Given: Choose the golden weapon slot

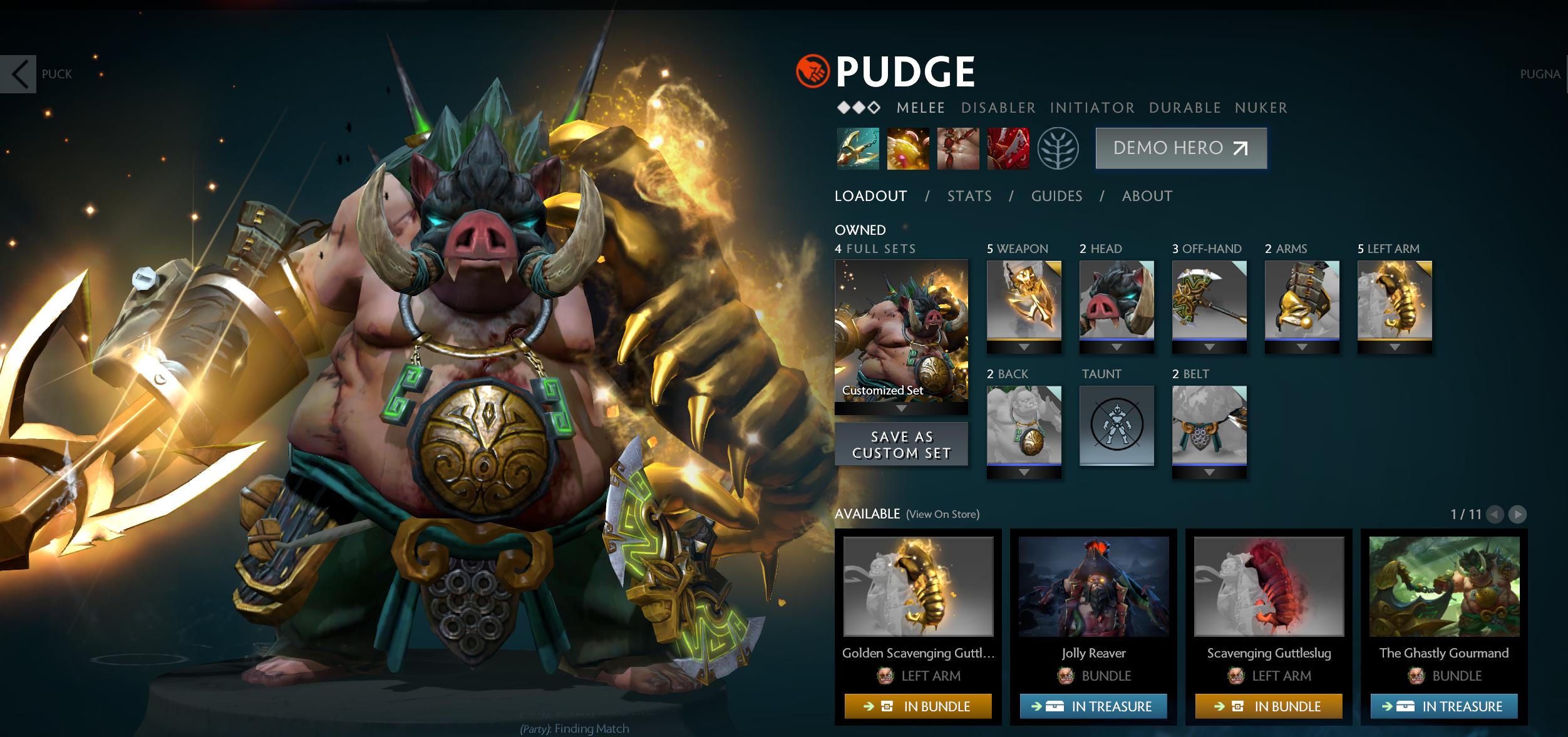Looking at the screenshot, I should click(1024, 301).
